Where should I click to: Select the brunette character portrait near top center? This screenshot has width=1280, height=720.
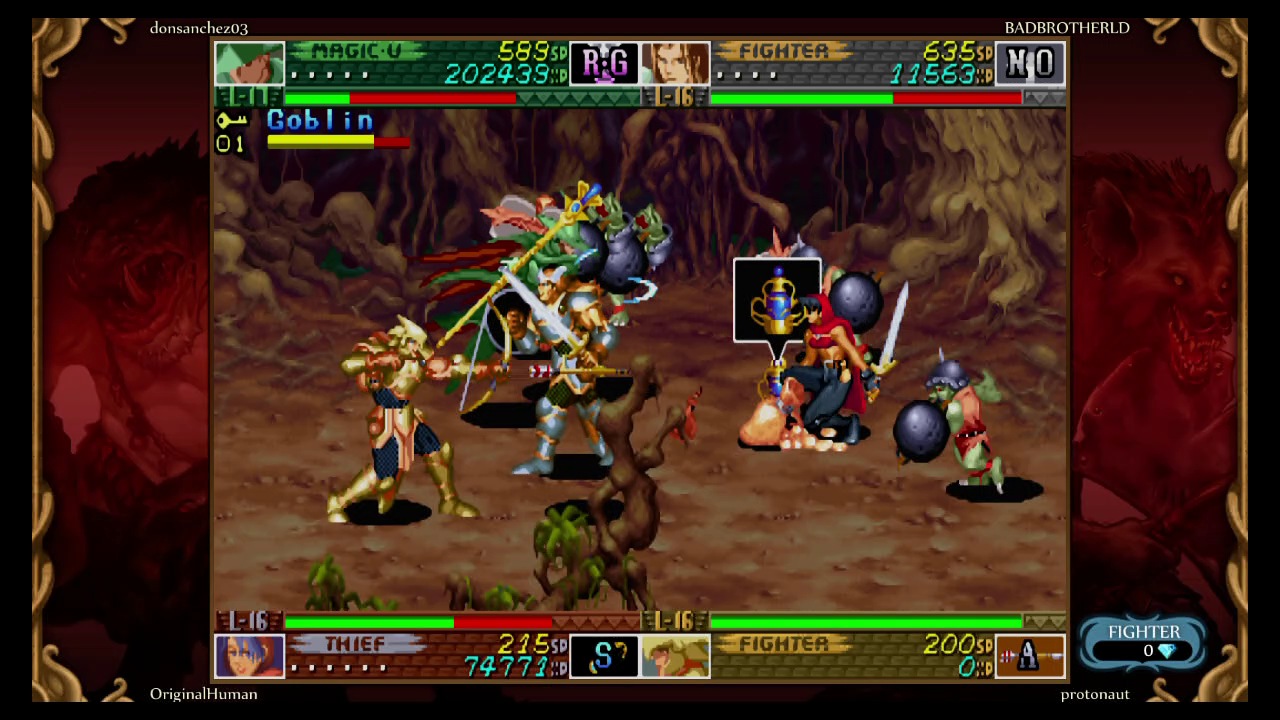pos(676,63)
